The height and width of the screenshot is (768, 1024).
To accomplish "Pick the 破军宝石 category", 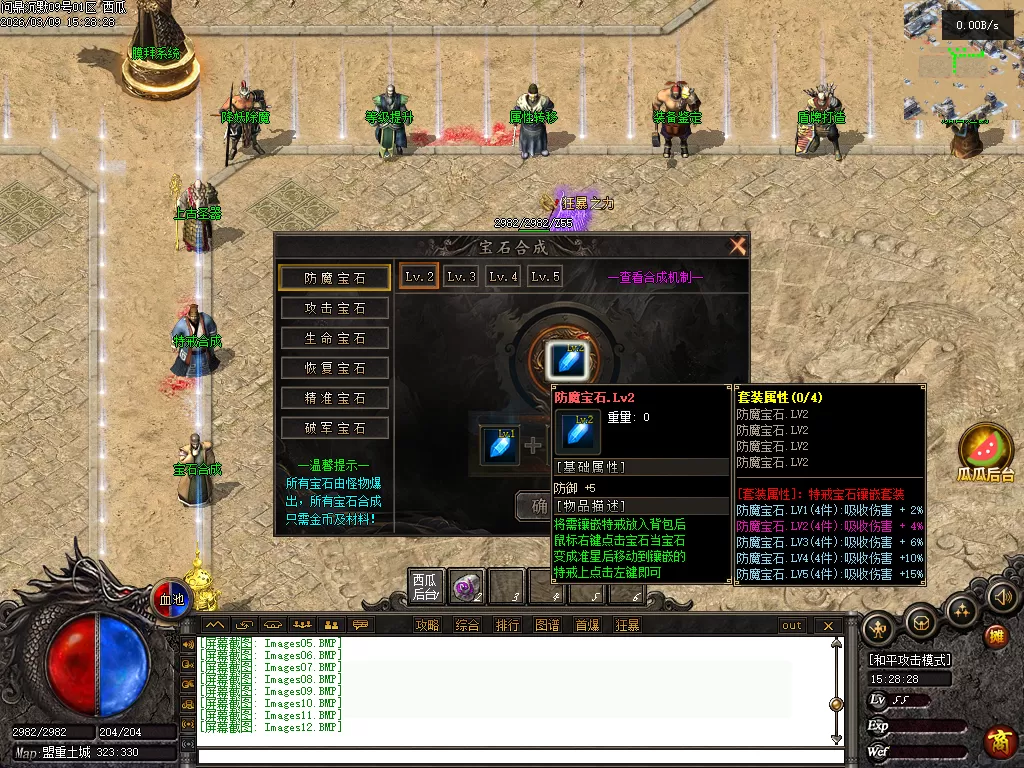I will tap(334, 428).
